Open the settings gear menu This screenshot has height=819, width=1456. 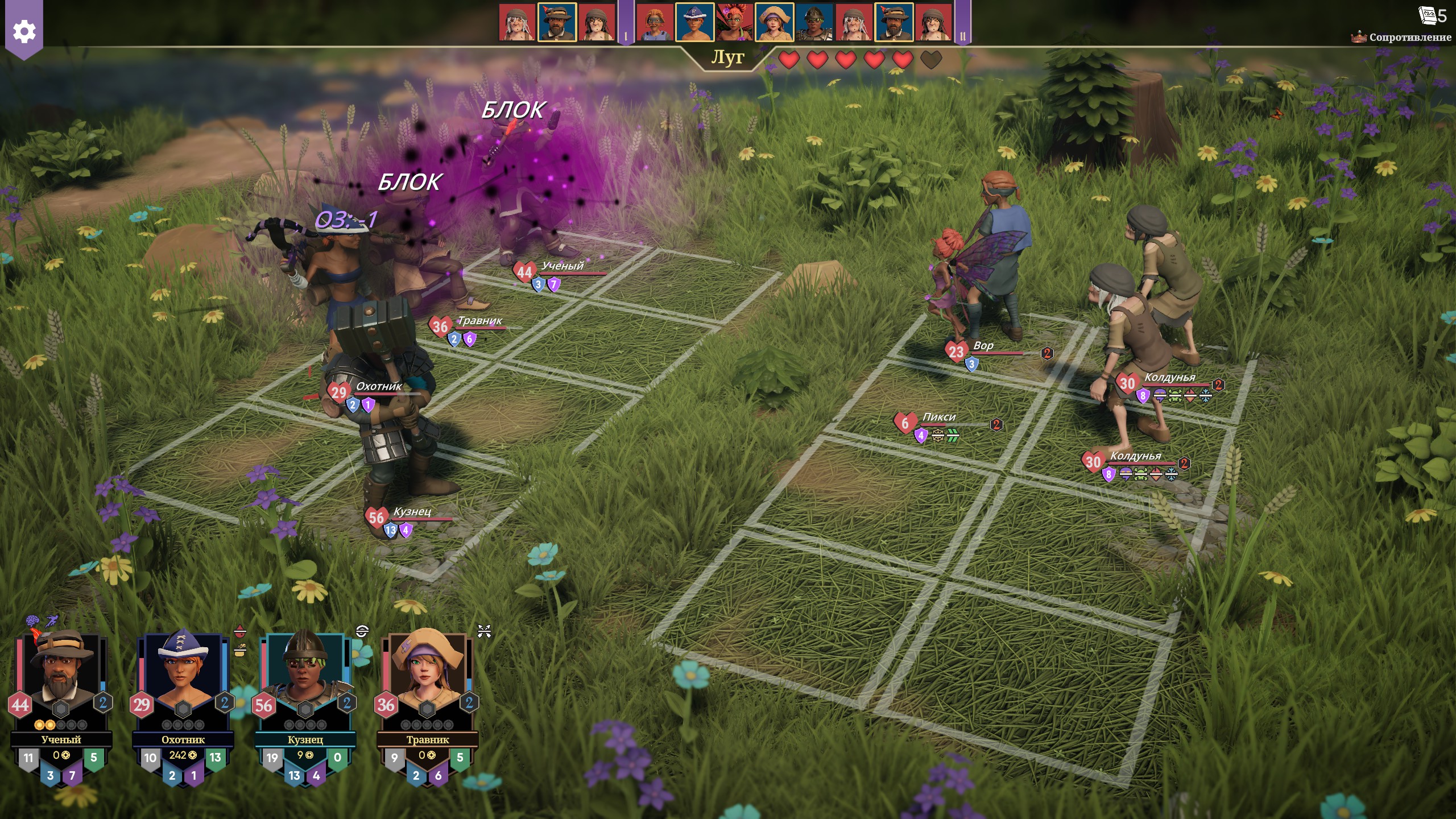[24, 31]
